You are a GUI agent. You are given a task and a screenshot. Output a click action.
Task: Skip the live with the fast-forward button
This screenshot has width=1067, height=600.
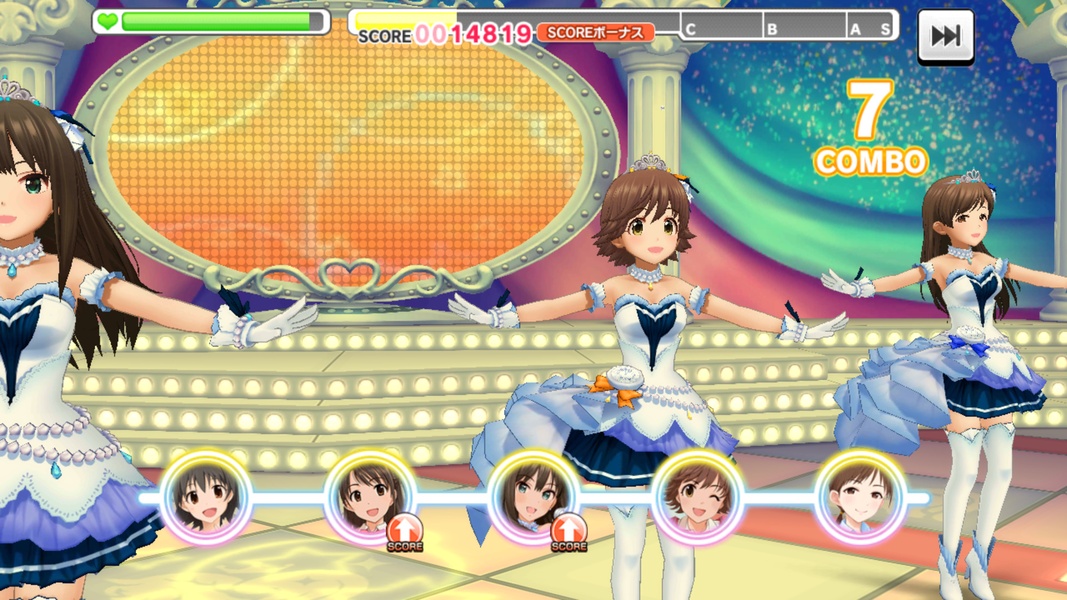(945, 36)
